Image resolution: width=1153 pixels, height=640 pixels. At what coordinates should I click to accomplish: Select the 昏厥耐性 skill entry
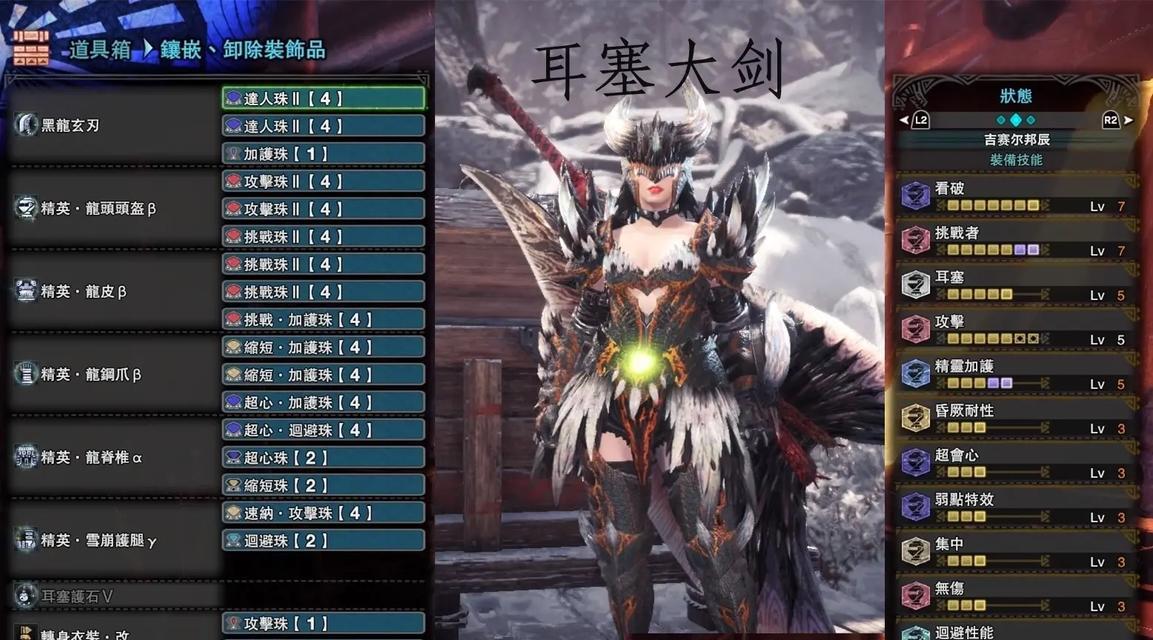[1016, 418]
